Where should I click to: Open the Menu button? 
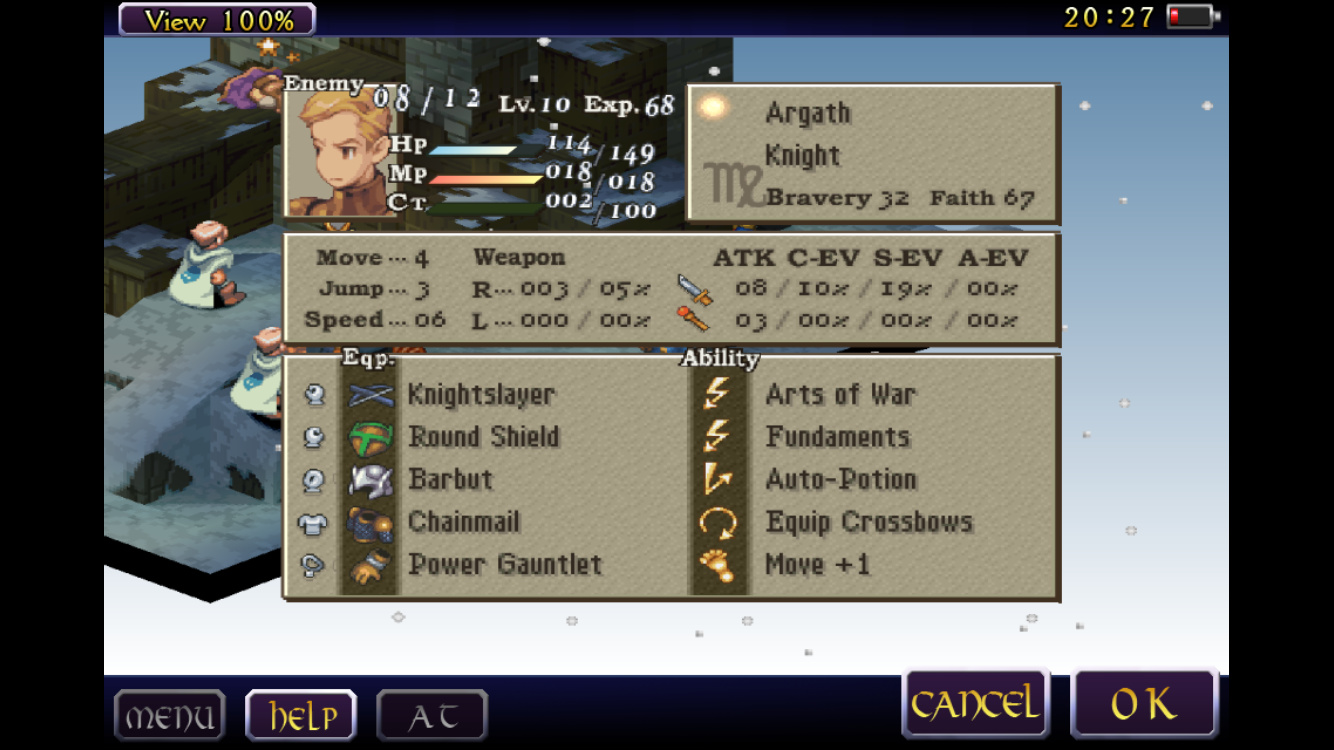[169, 716]
